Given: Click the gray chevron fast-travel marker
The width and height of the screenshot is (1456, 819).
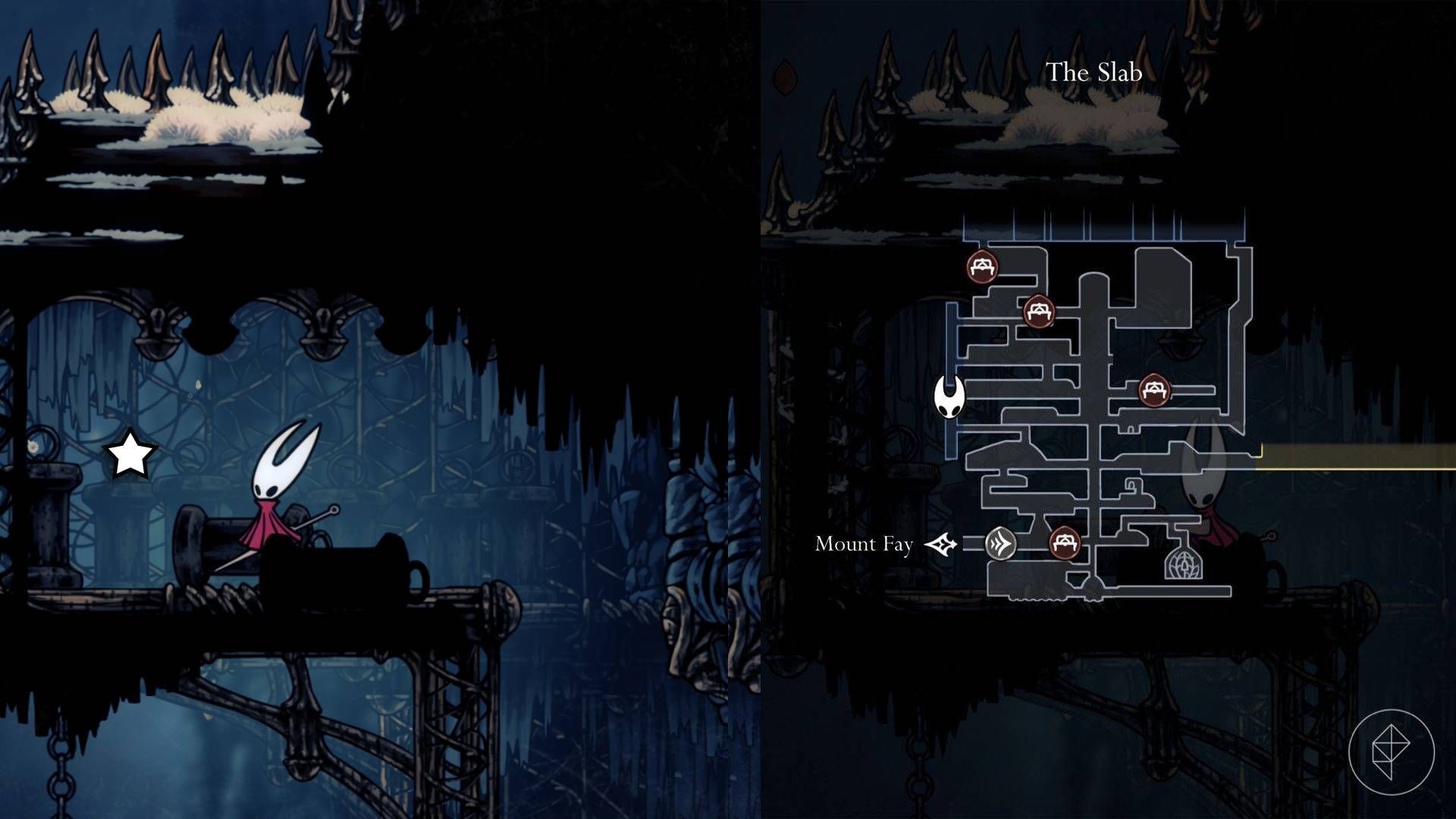Looking at the screenshot, I should [x=1000, y=544].
